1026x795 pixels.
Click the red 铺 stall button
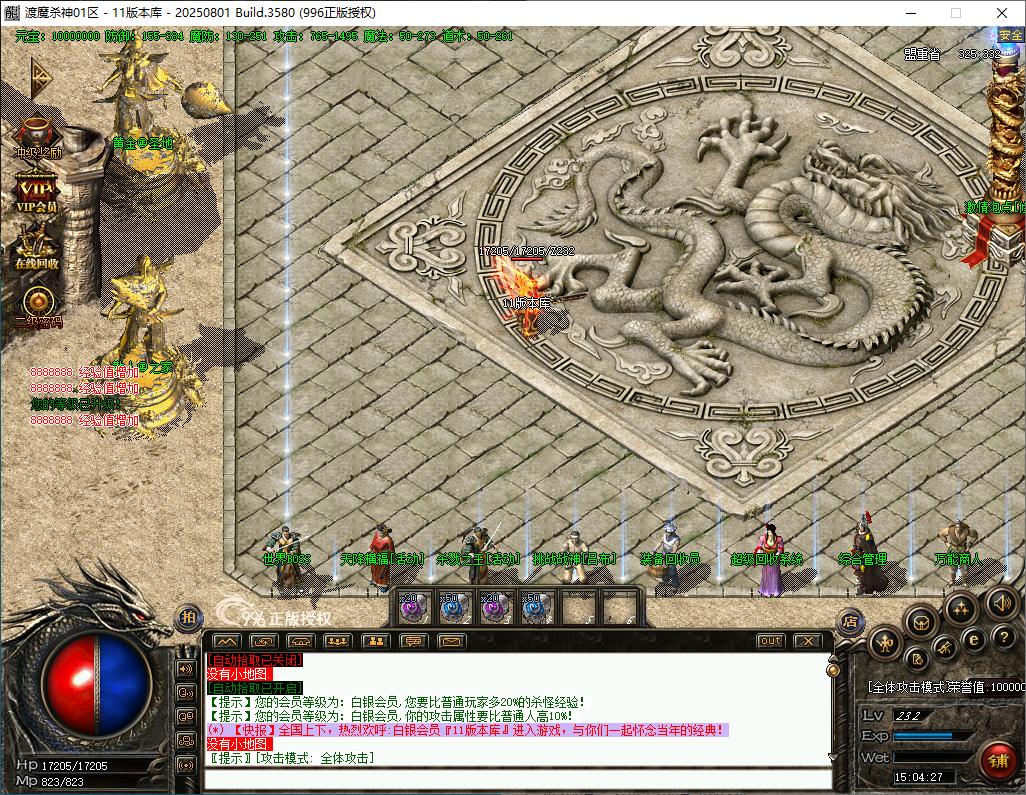[997, 760]
